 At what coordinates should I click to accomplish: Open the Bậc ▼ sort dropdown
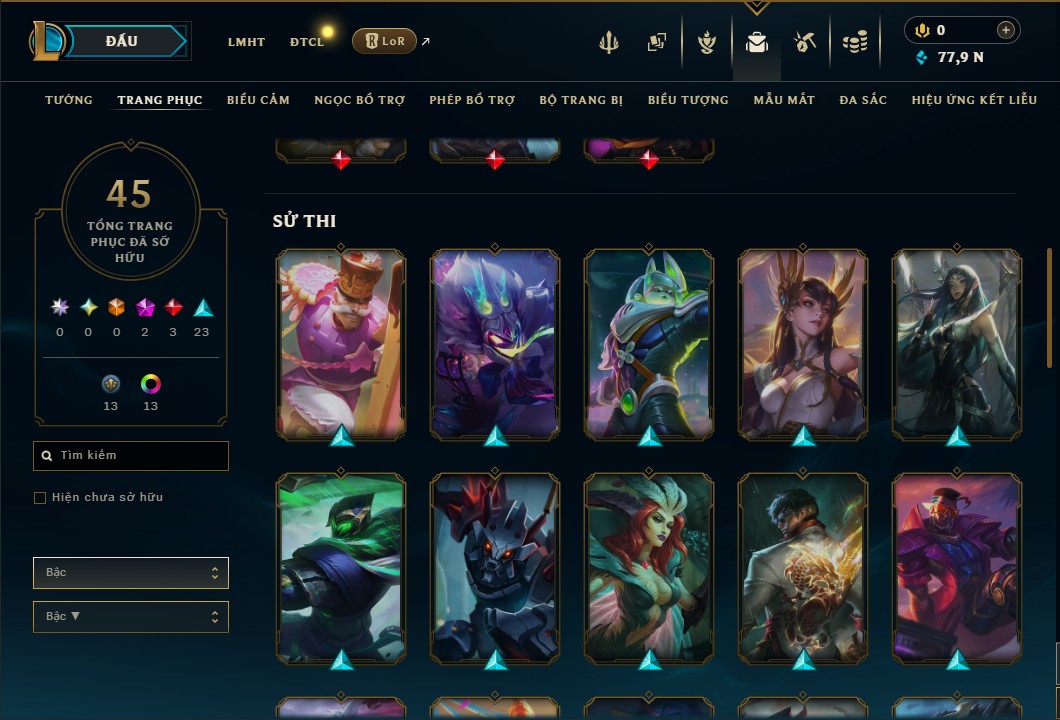tap(131, 617)
